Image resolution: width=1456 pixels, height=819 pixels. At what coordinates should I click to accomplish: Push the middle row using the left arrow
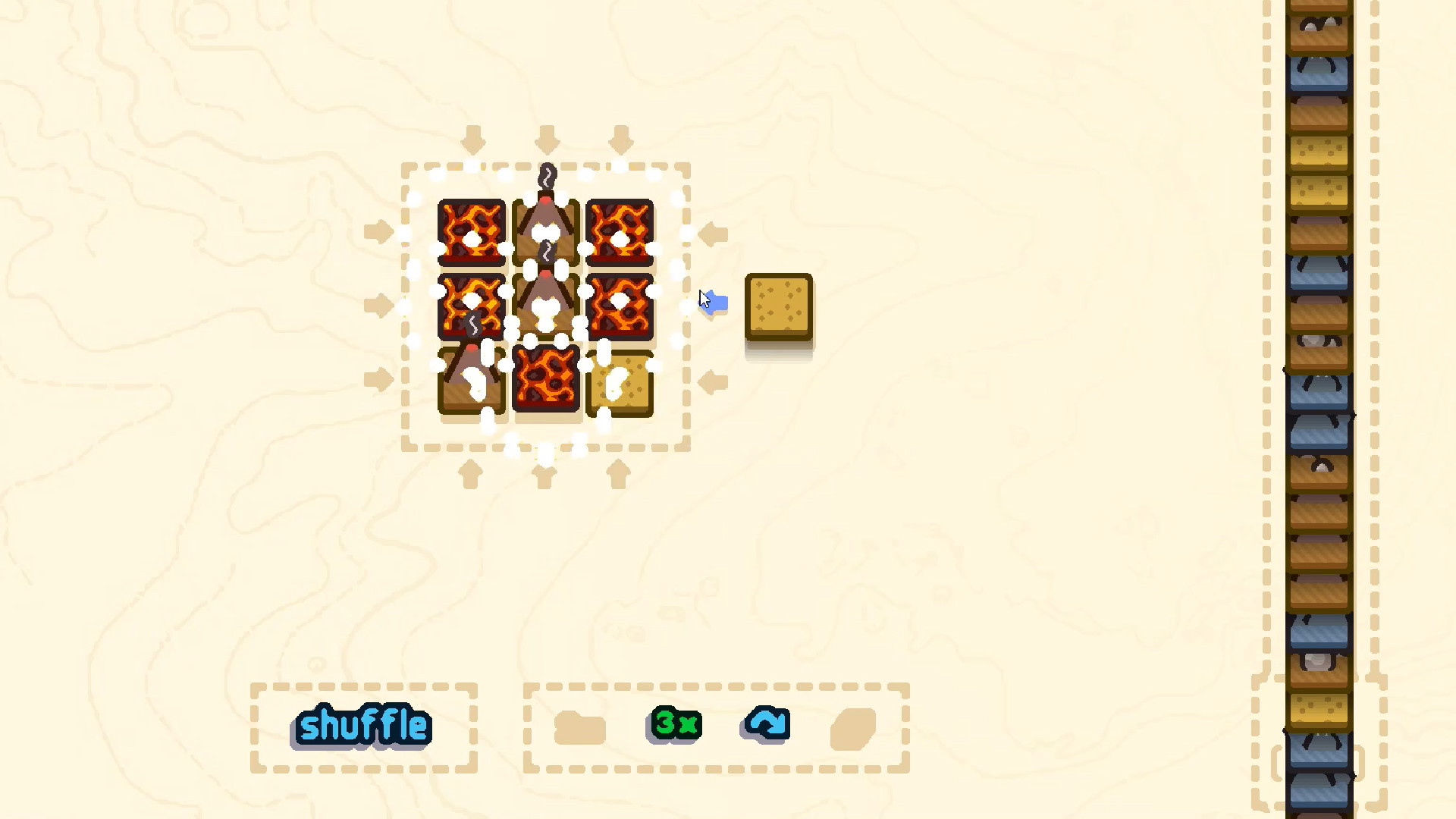[x=379, y=303]
